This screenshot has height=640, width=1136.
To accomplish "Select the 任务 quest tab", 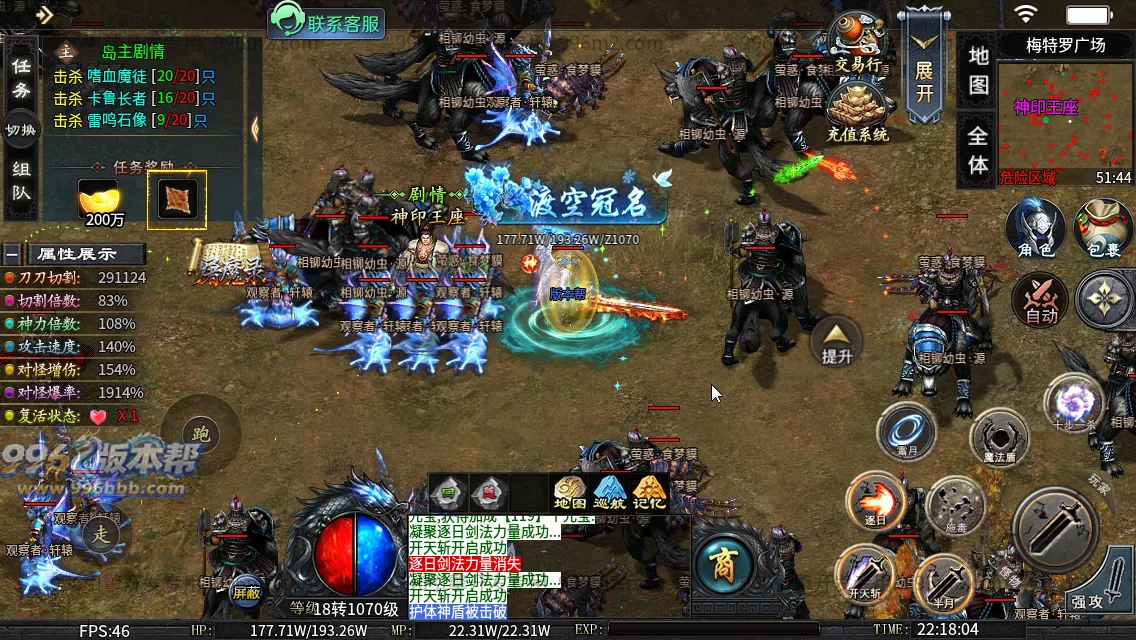I will click(x=21, y=78).
